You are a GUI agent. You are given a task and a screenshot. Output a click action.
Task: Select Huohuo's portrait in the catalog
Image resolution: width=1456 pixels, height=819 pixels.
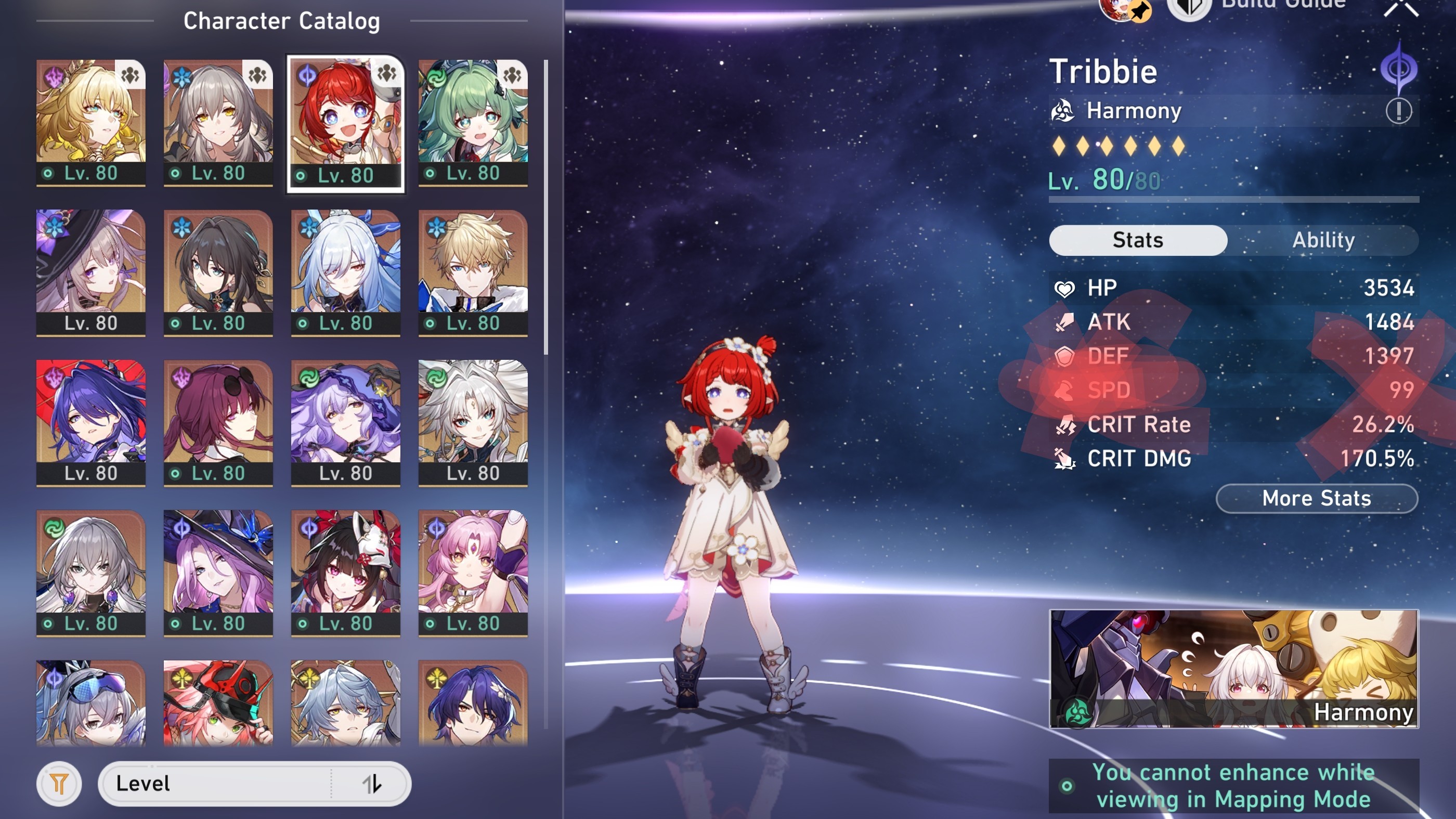pos(473,113)
